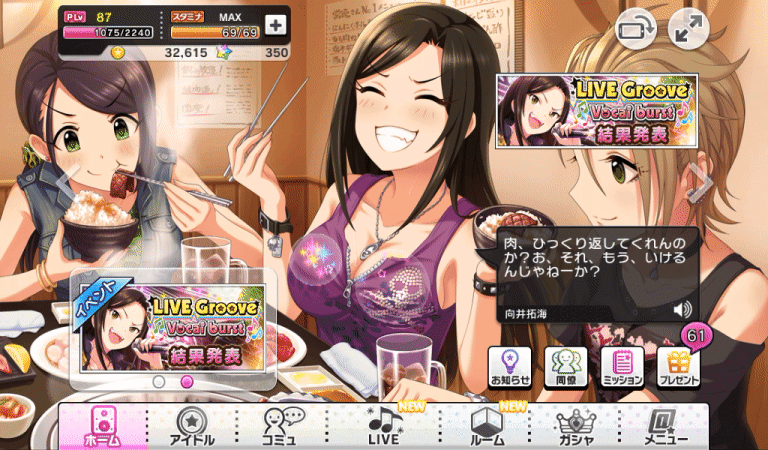This screenshot has height=450, width=768.
Task: Open the メニュー menu
Action: click(x=664, y=426)
